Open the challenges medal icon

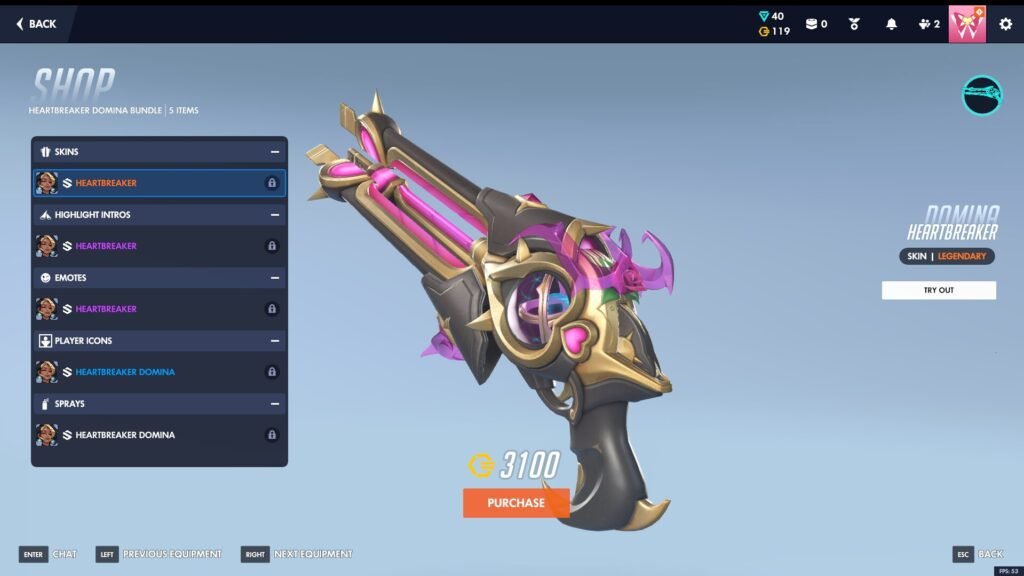[854, 24]
